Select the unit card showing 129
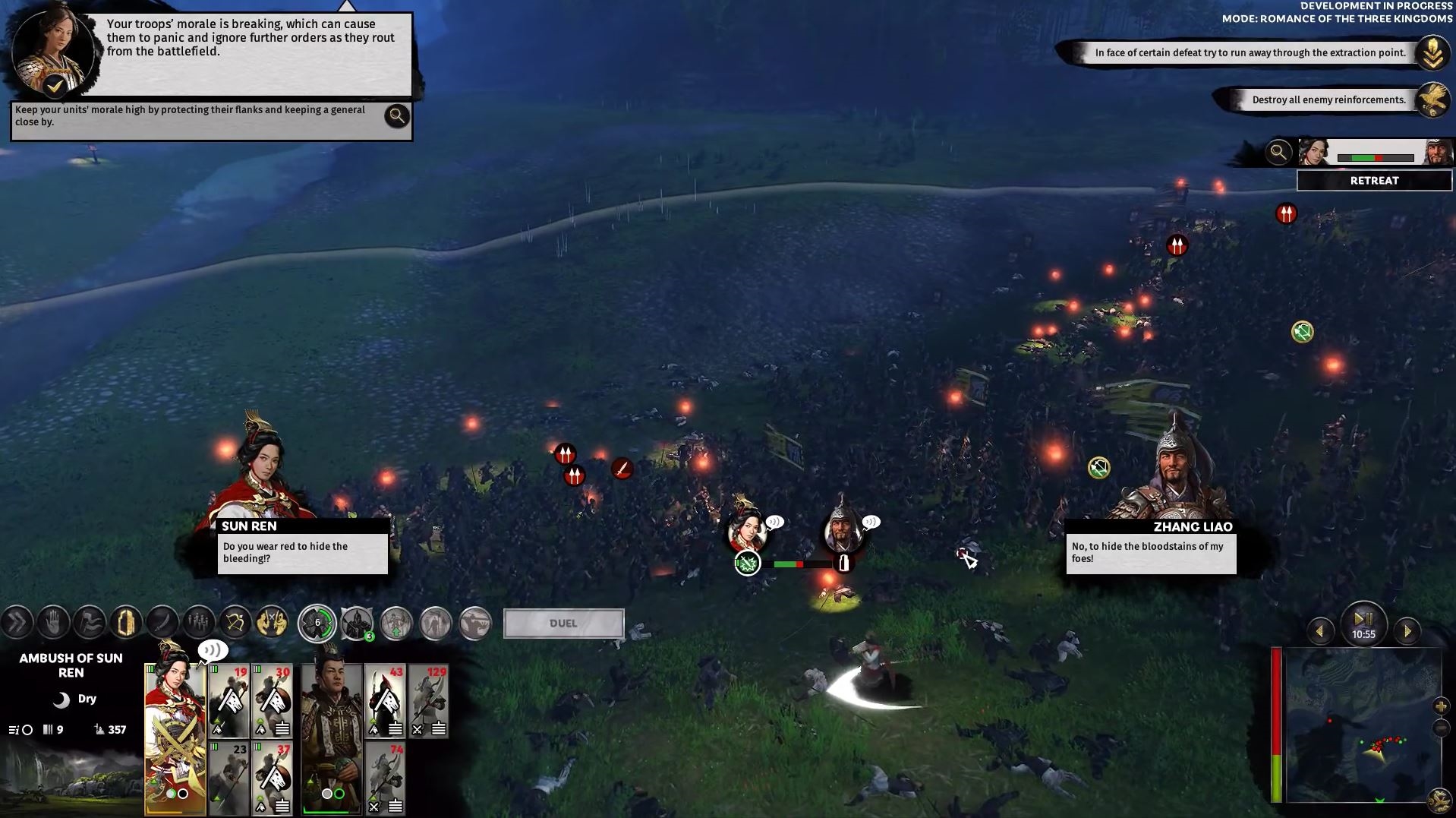 [x=429, y=700]
